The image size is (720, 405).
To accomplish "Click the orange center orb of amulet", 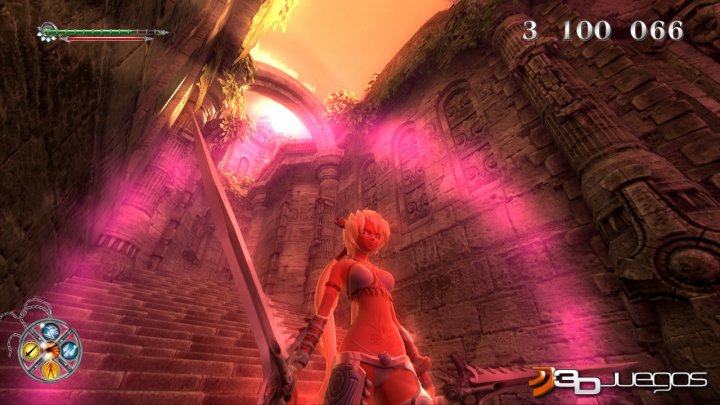I will click(x=51, y=349).
